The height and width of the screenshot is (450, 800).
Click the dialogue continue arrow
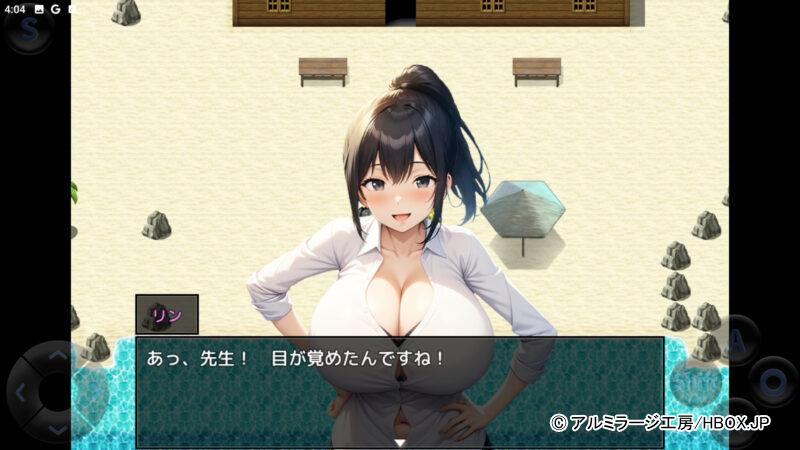[x=399, y=441]
